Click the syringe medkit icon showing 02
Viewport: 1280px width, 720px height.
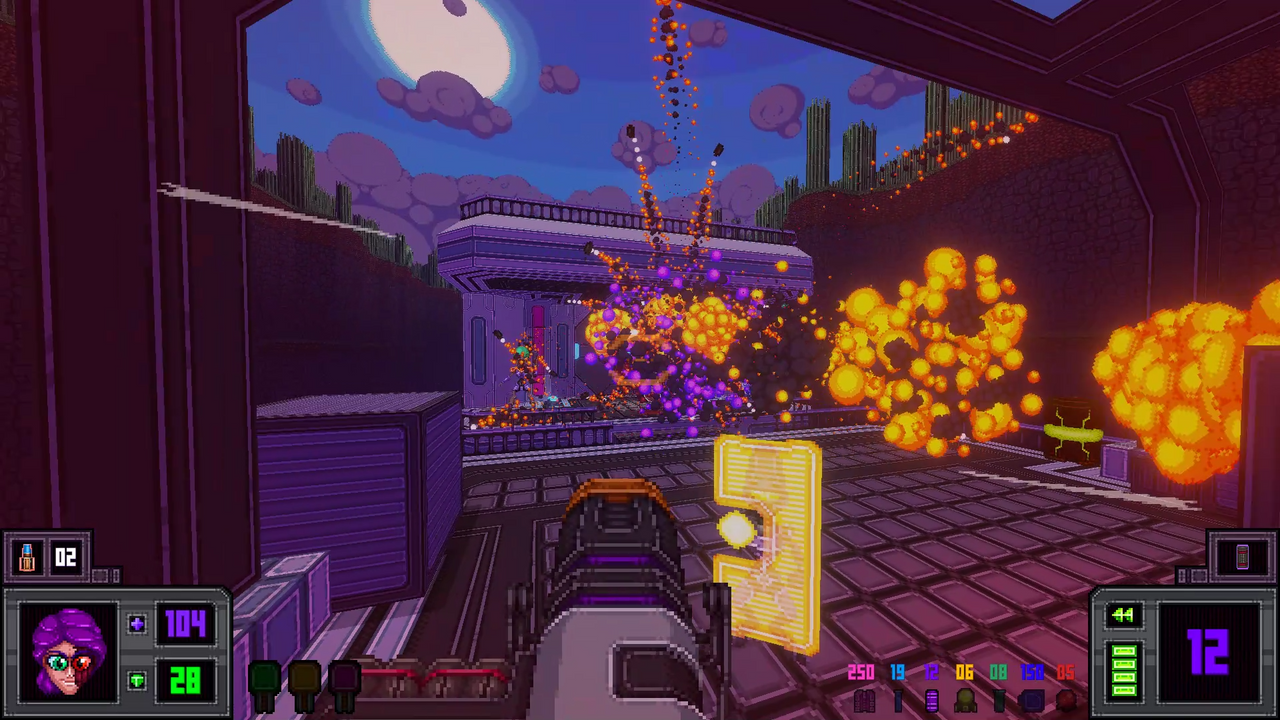click(27, 557)
